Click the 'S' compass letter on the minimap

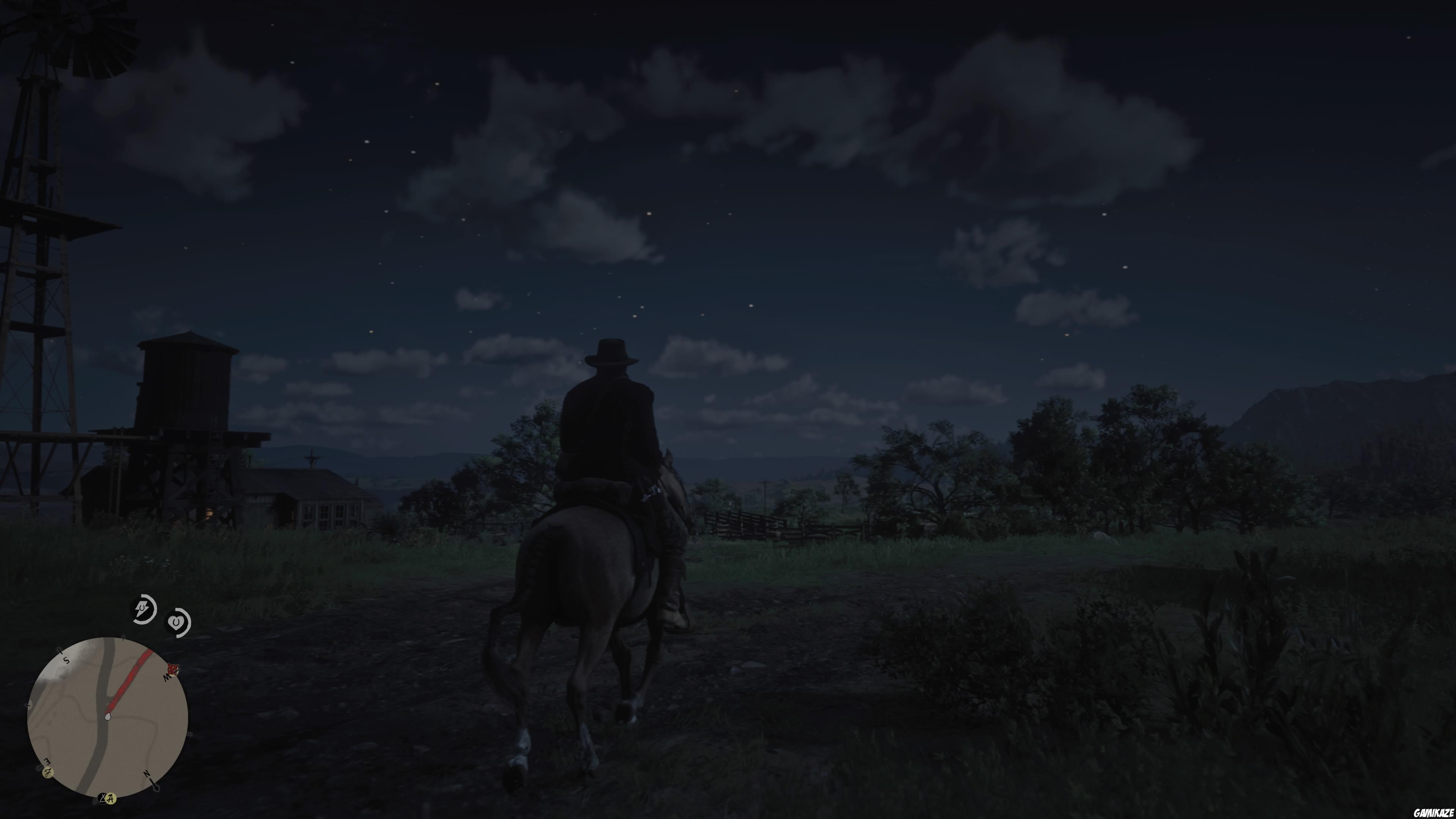[x=66, y=660]
